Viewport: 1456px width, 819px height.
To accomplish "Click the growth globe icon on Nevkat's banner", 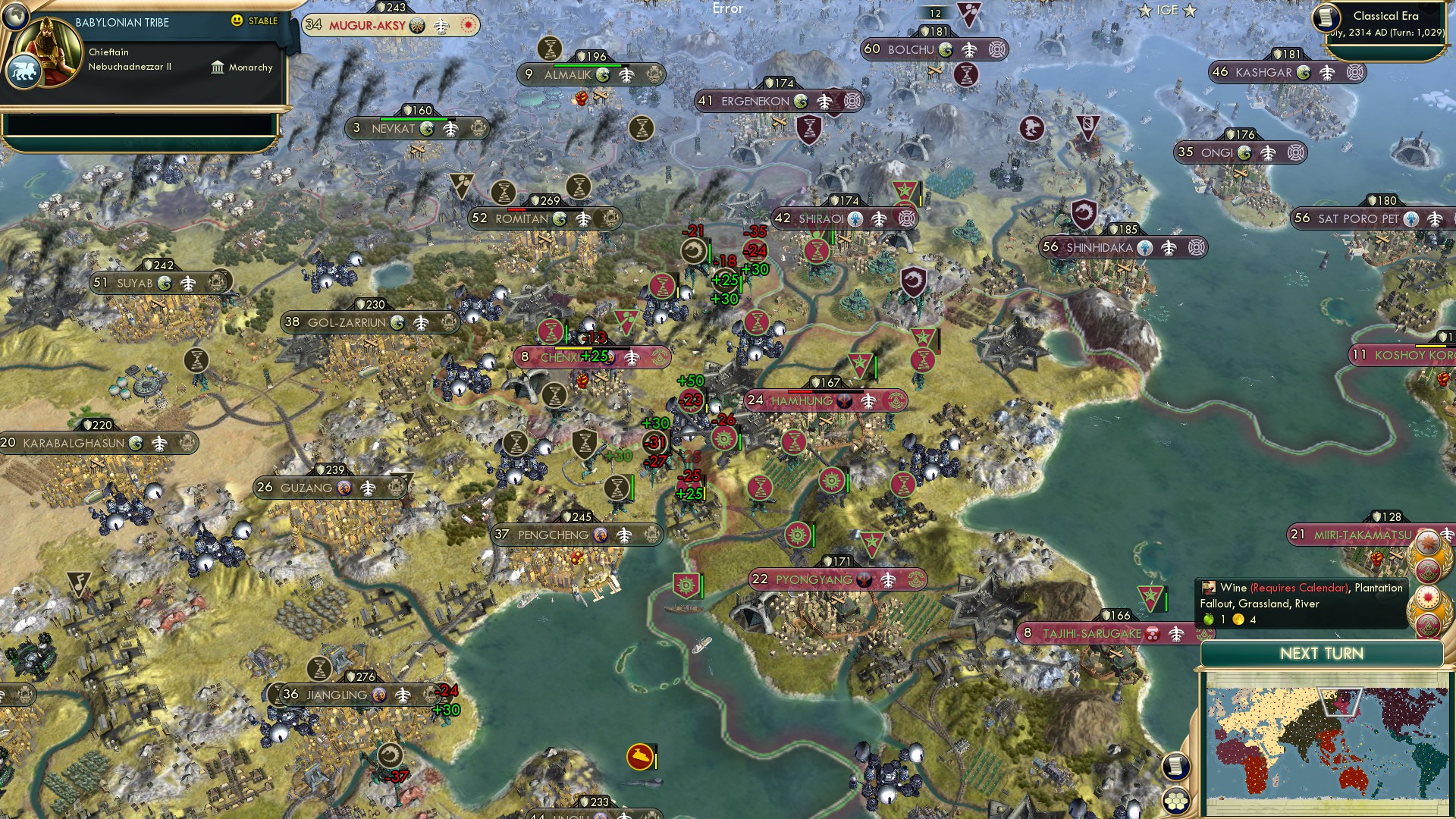I will (426, 130).
